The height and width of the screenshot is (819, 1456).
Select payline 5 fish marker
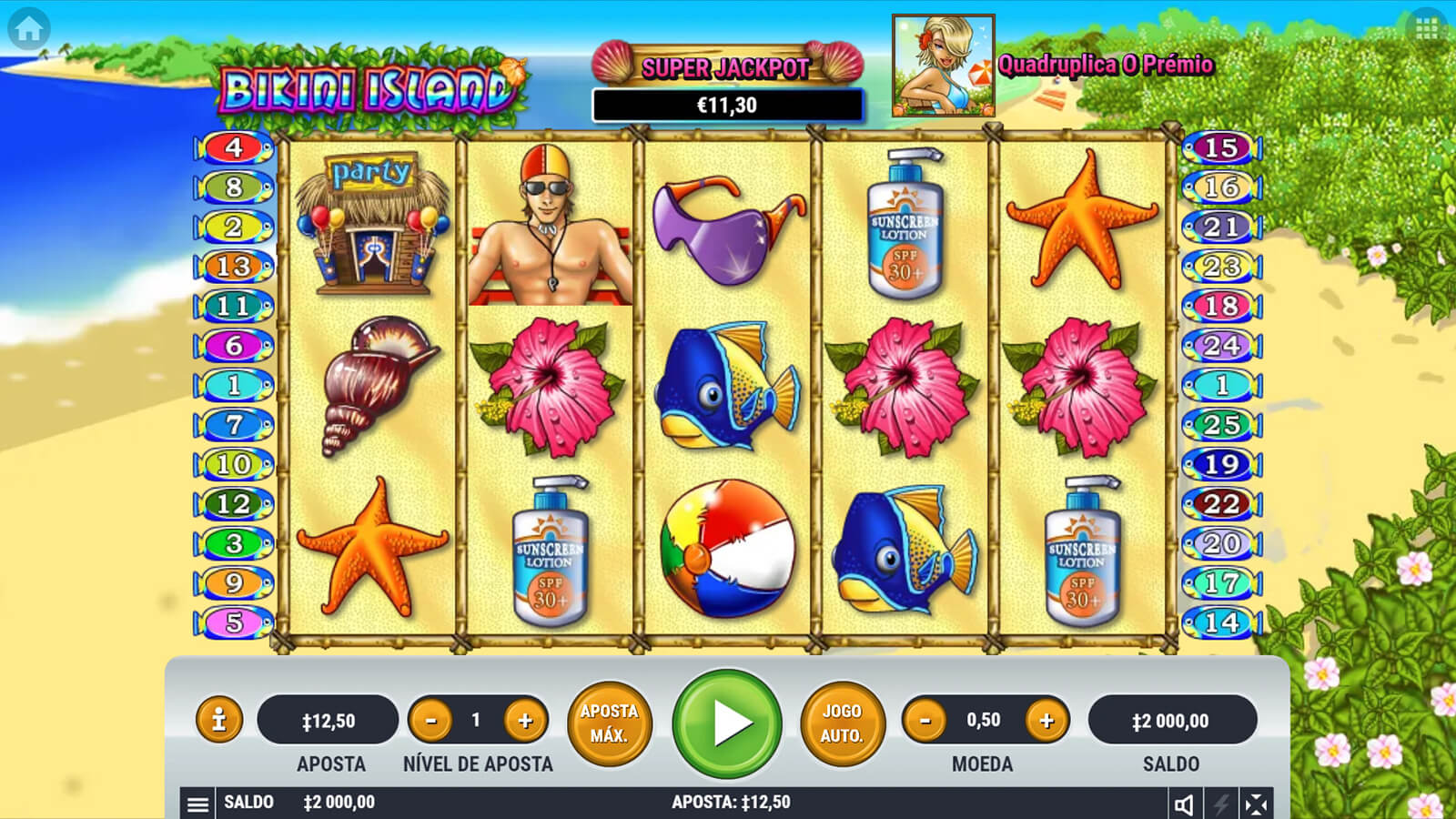tap(234, 622)
